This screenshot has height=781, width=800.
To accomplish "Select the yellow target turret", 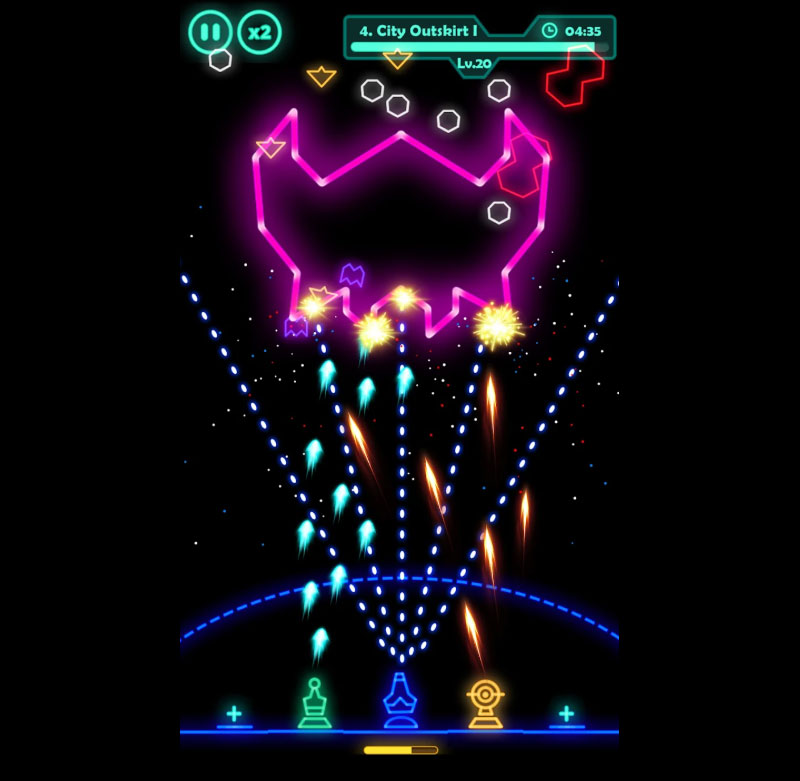I will coord(486,703).
